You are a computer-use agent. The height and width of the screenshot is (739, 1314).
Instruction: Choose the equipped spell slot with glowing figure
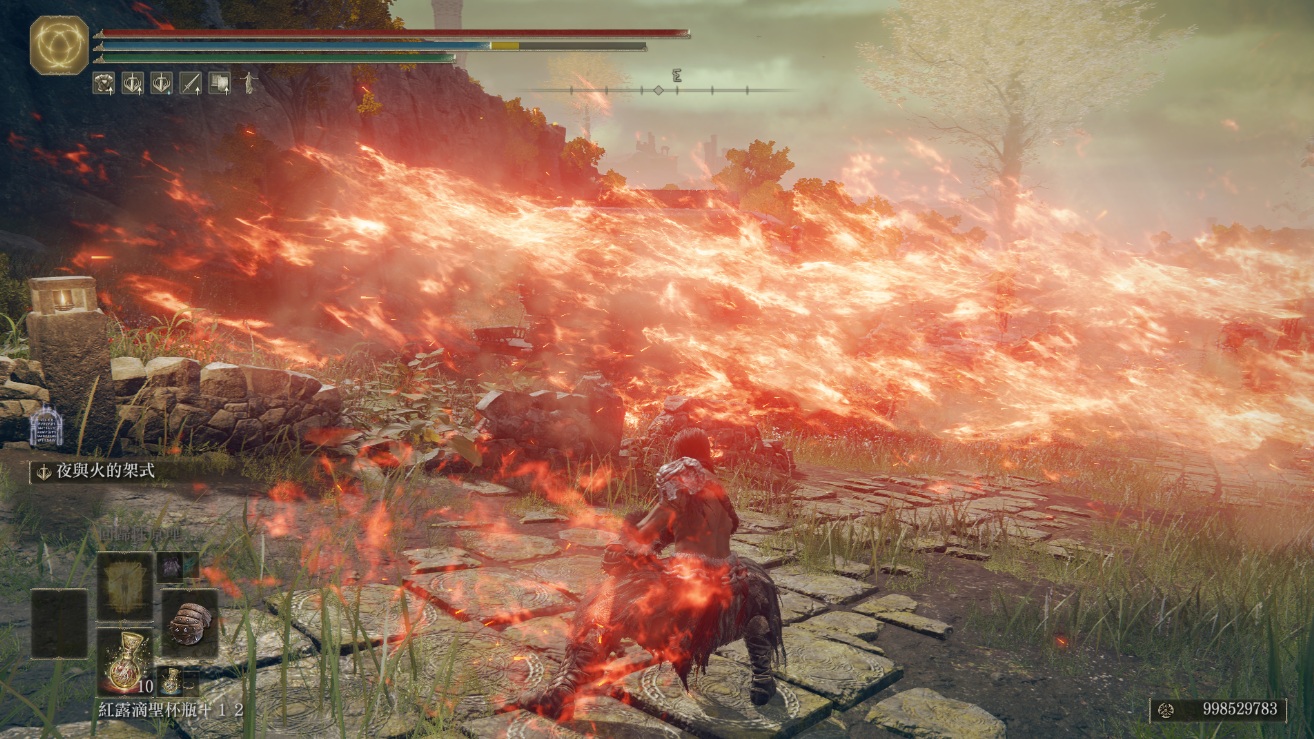click(125, 586)
